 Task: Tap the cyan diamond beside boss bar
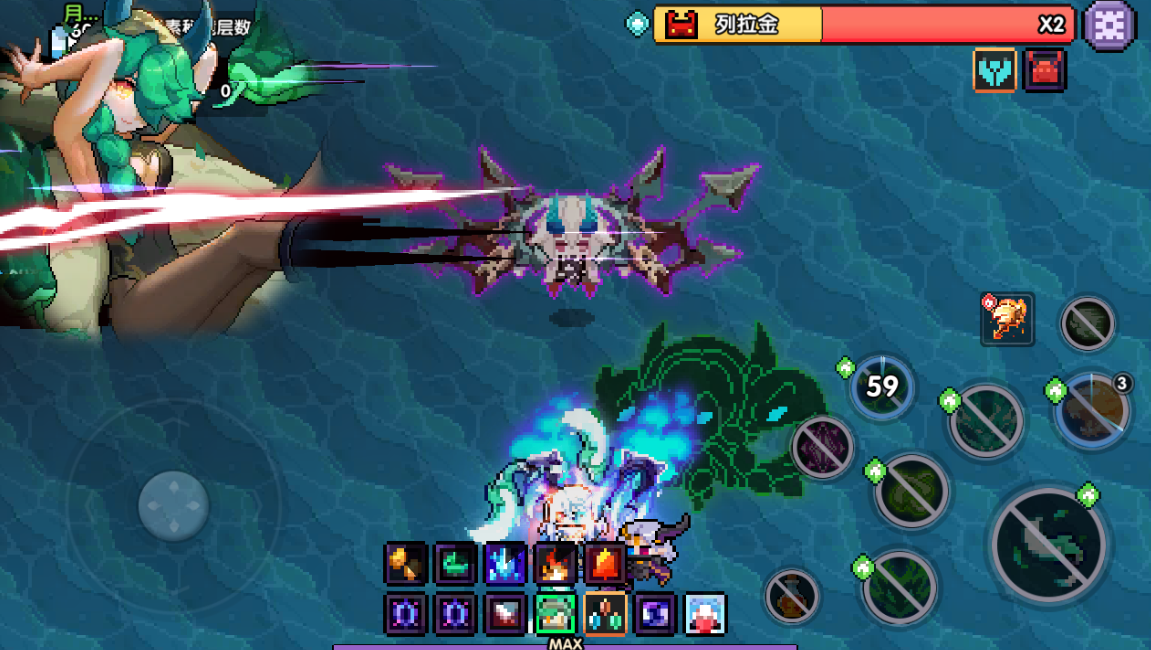click(x=637, y=24)
